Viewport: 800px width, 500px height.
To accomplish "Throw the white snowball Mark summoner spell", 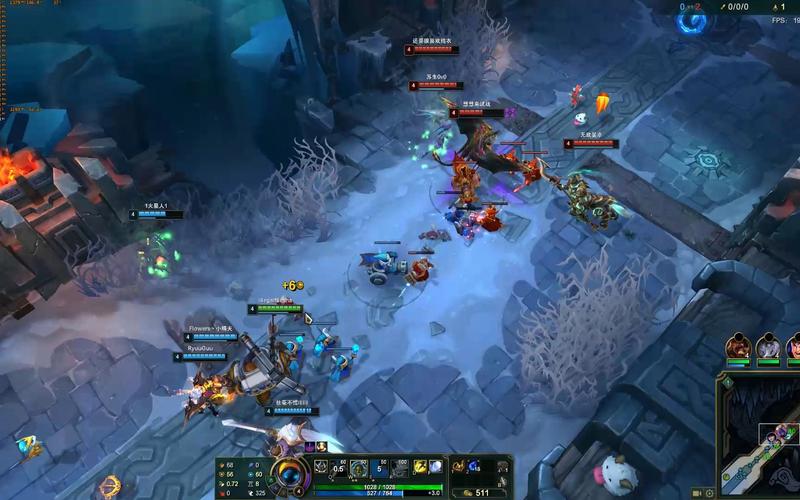I will click(x=436, y=467).
